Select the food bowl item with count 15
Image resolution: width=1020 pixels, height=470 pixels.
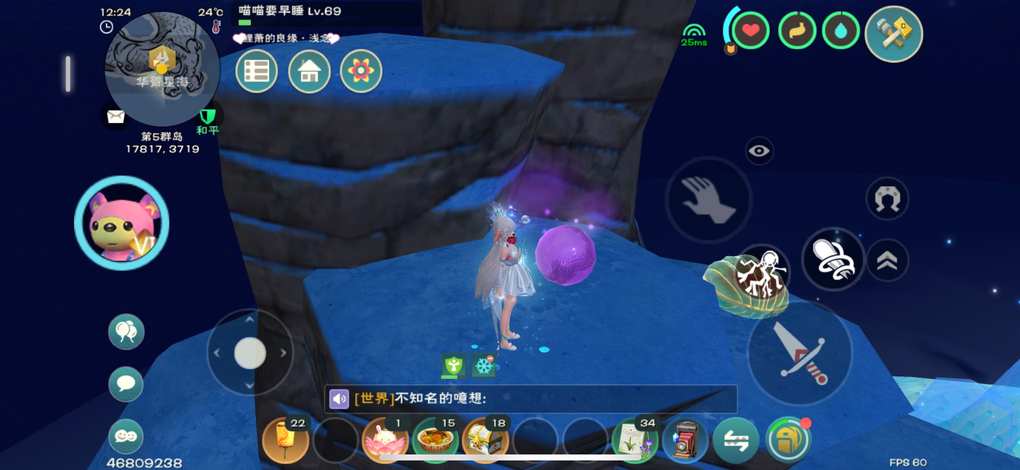click(x=434, y=440)
